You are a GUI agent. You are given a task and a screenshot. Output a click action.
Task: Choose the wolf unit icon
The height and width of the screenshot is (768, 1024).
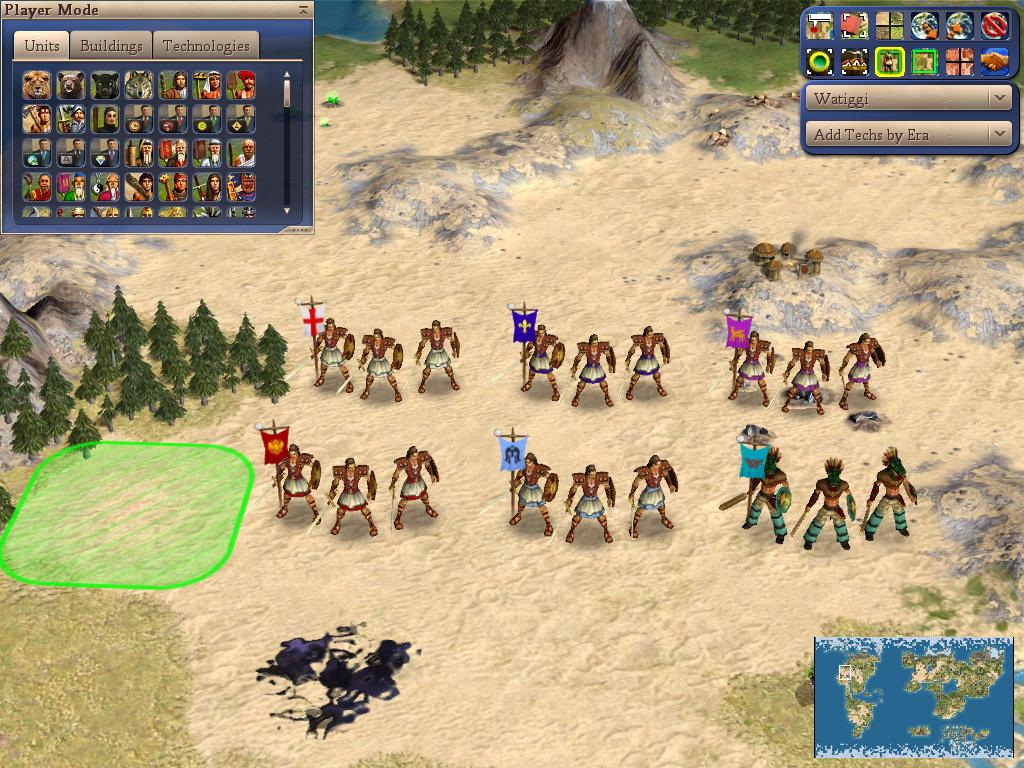(139, 85)
